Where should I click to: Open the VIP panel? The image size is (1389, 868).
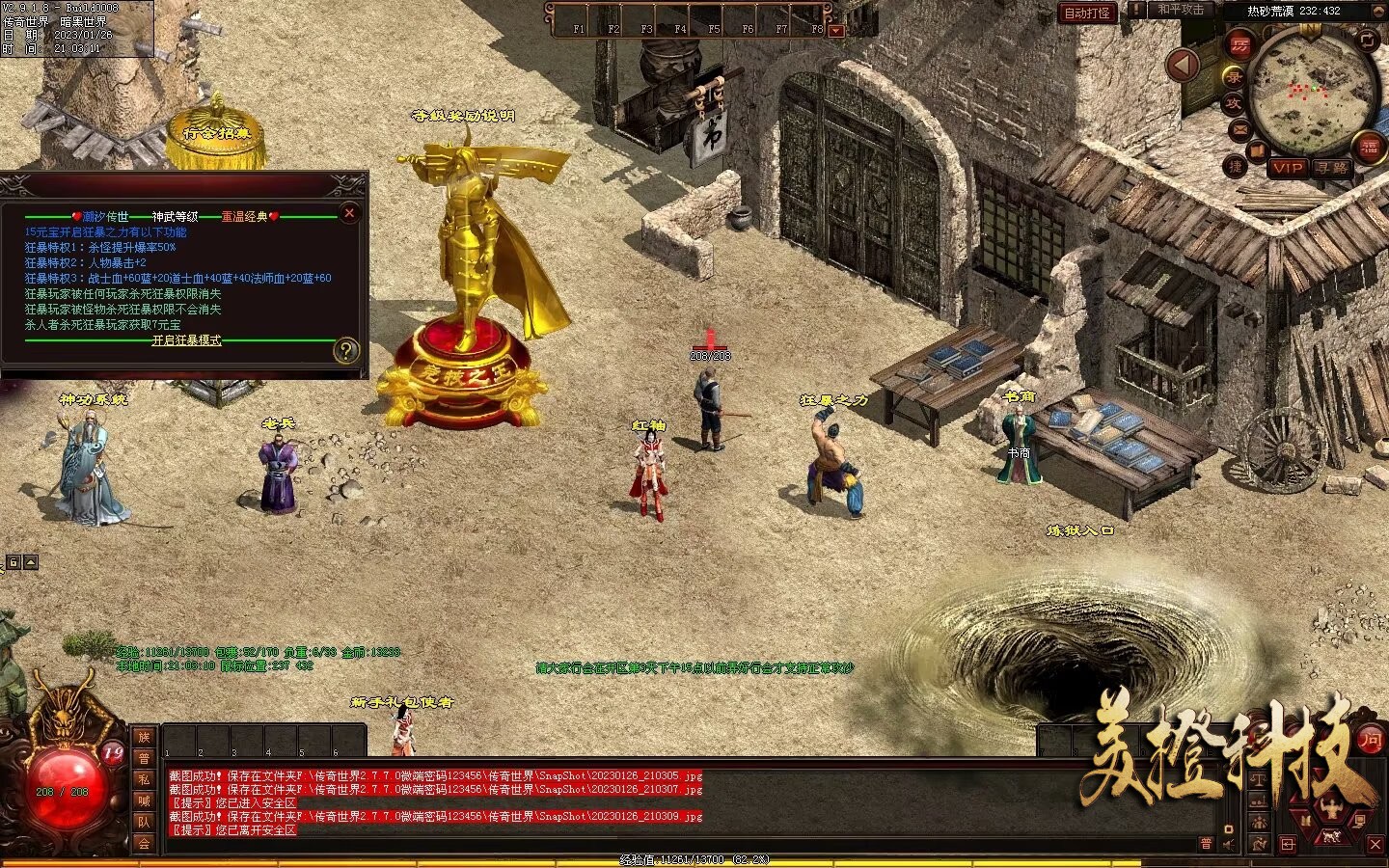(1287, 167)
